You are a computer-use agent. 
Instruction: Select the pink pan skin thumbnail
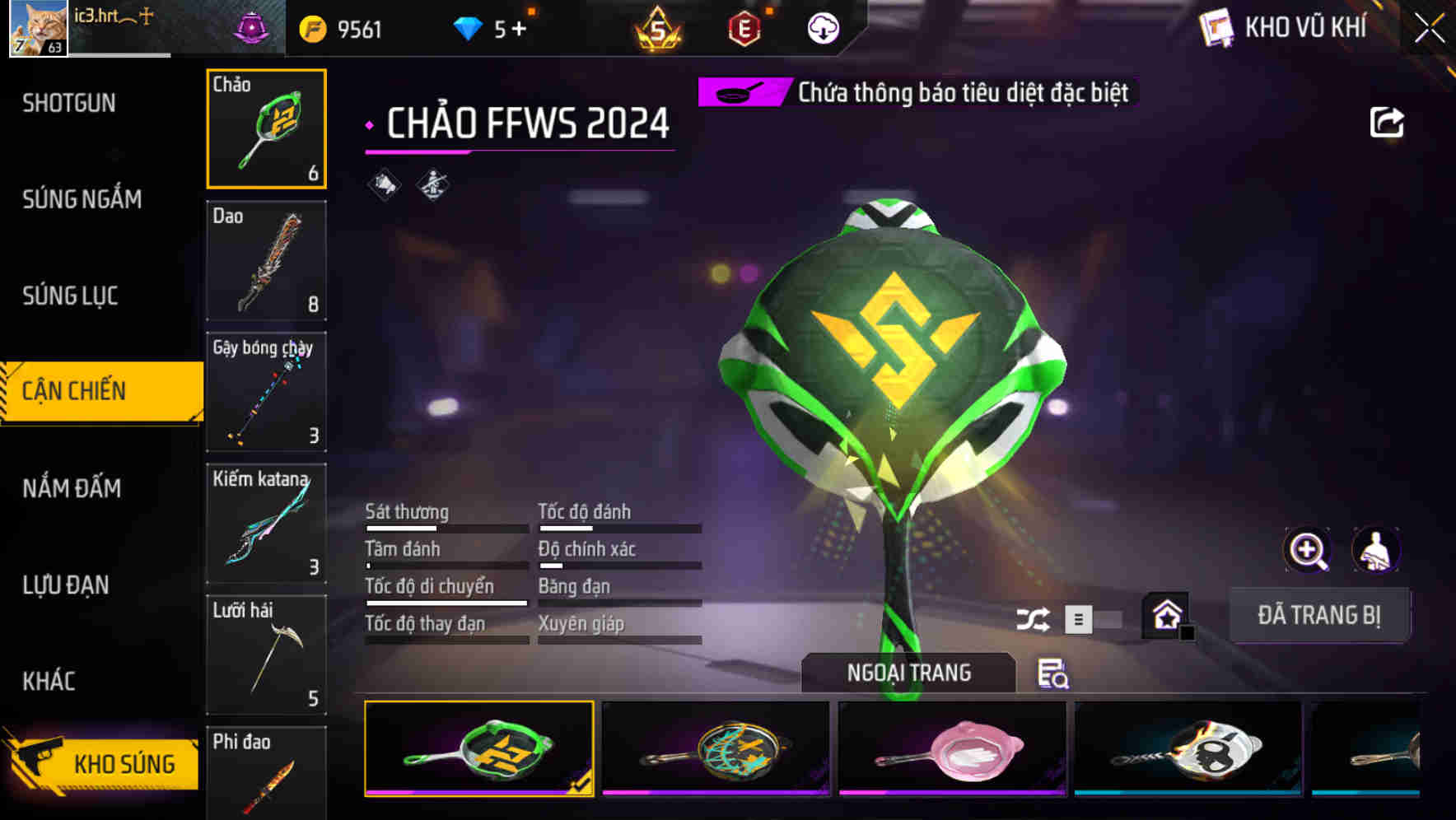click(x=952, y=749)
